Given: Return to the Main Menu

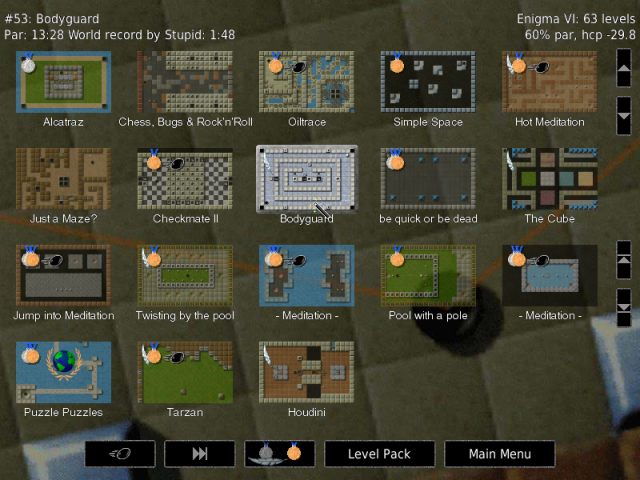Looking at the screenshot, I should tap(499, 454).
